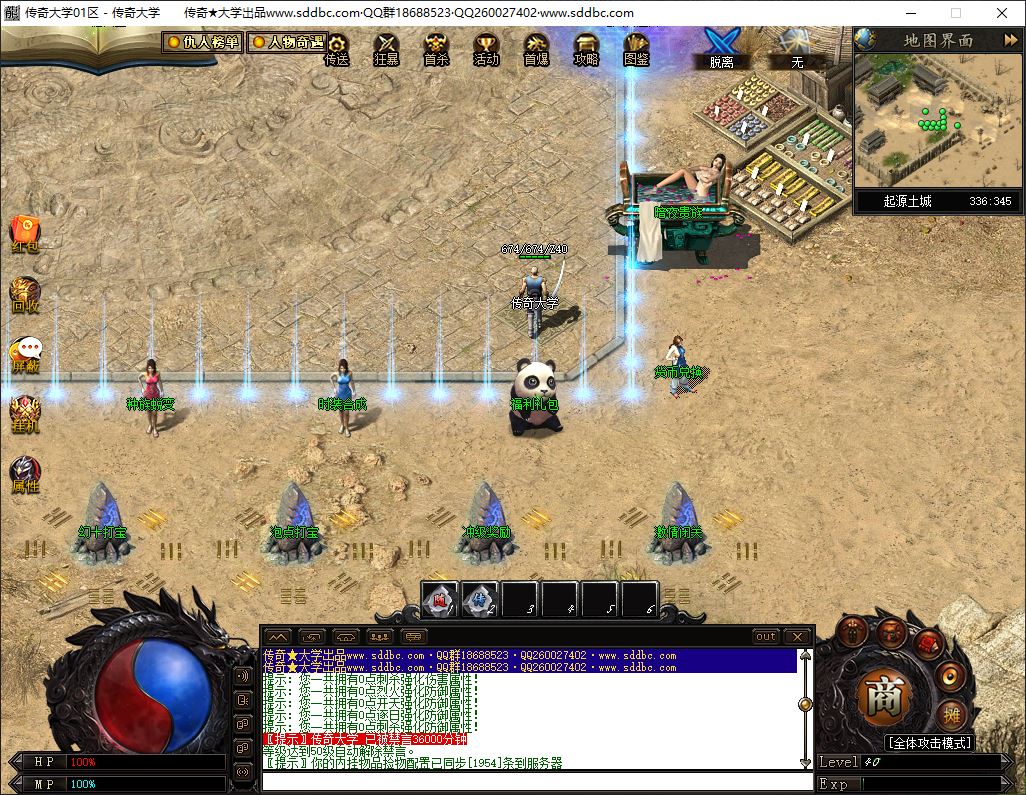
Task: Toggle the 屏蔽 chat-block icon
Action: click(x=25, y=353)
